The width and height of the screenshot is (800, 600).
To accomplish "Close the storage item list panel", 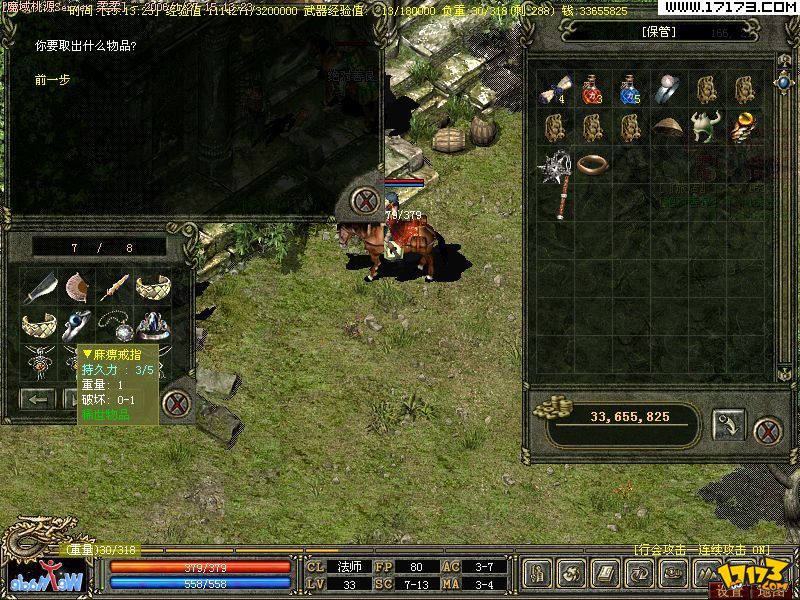I will tap(177, 404).
